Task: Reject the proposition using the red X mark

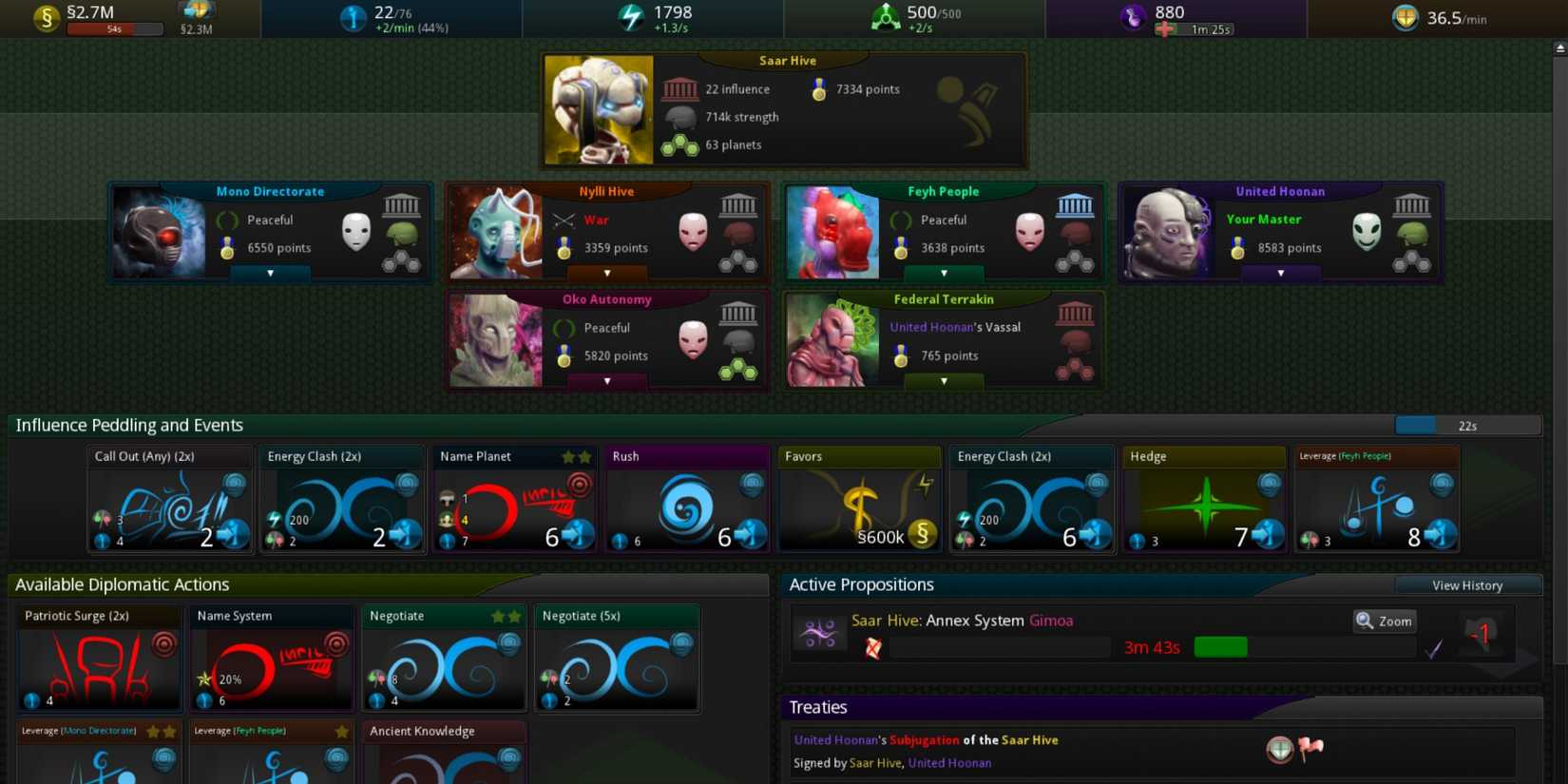Action: tap(872, 647)
